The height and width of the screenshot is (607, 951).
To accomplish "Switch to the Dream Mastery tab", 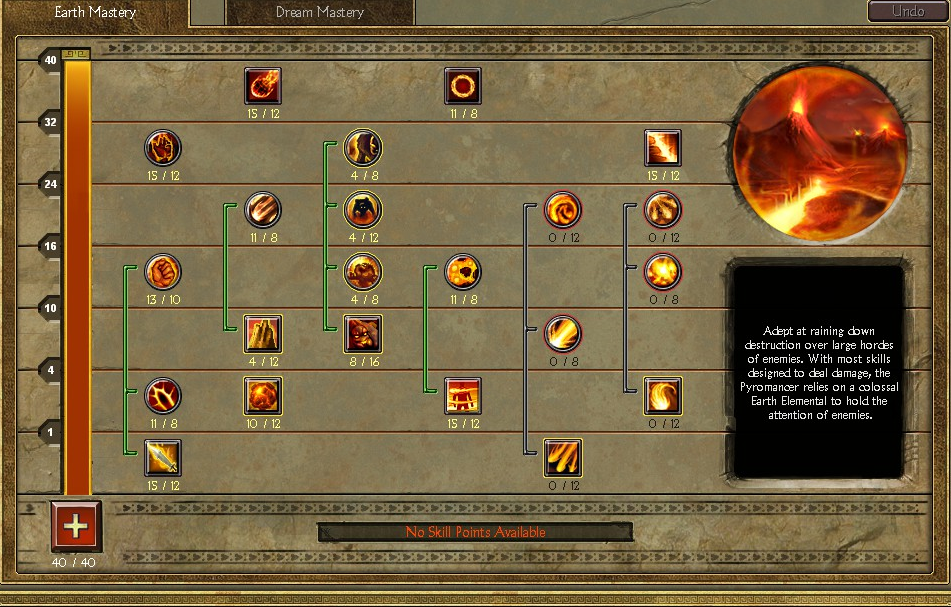I will pos(319,13).
